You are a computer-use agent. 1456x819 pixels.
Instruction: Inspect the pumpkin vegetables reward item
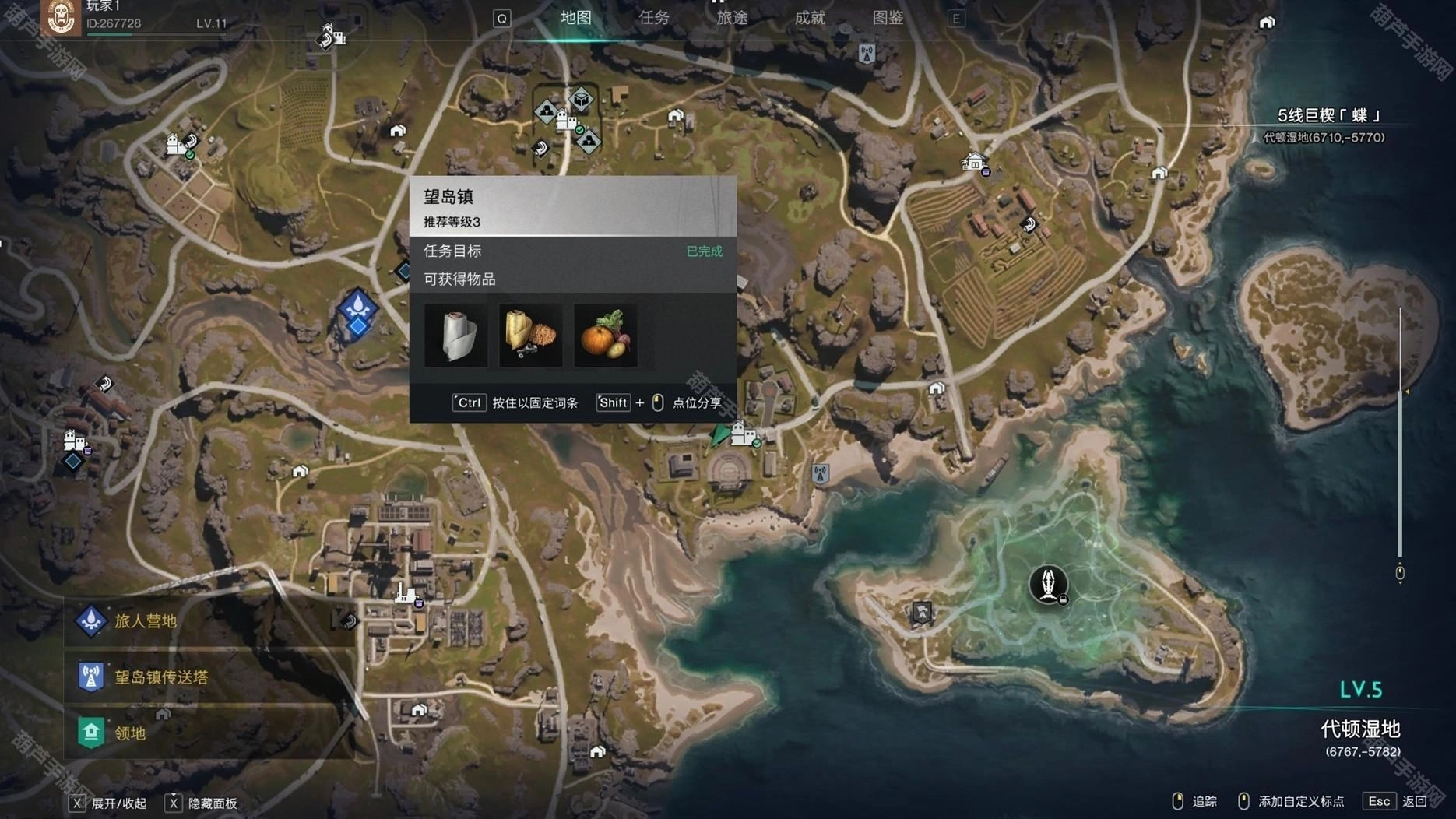[605, 336]
